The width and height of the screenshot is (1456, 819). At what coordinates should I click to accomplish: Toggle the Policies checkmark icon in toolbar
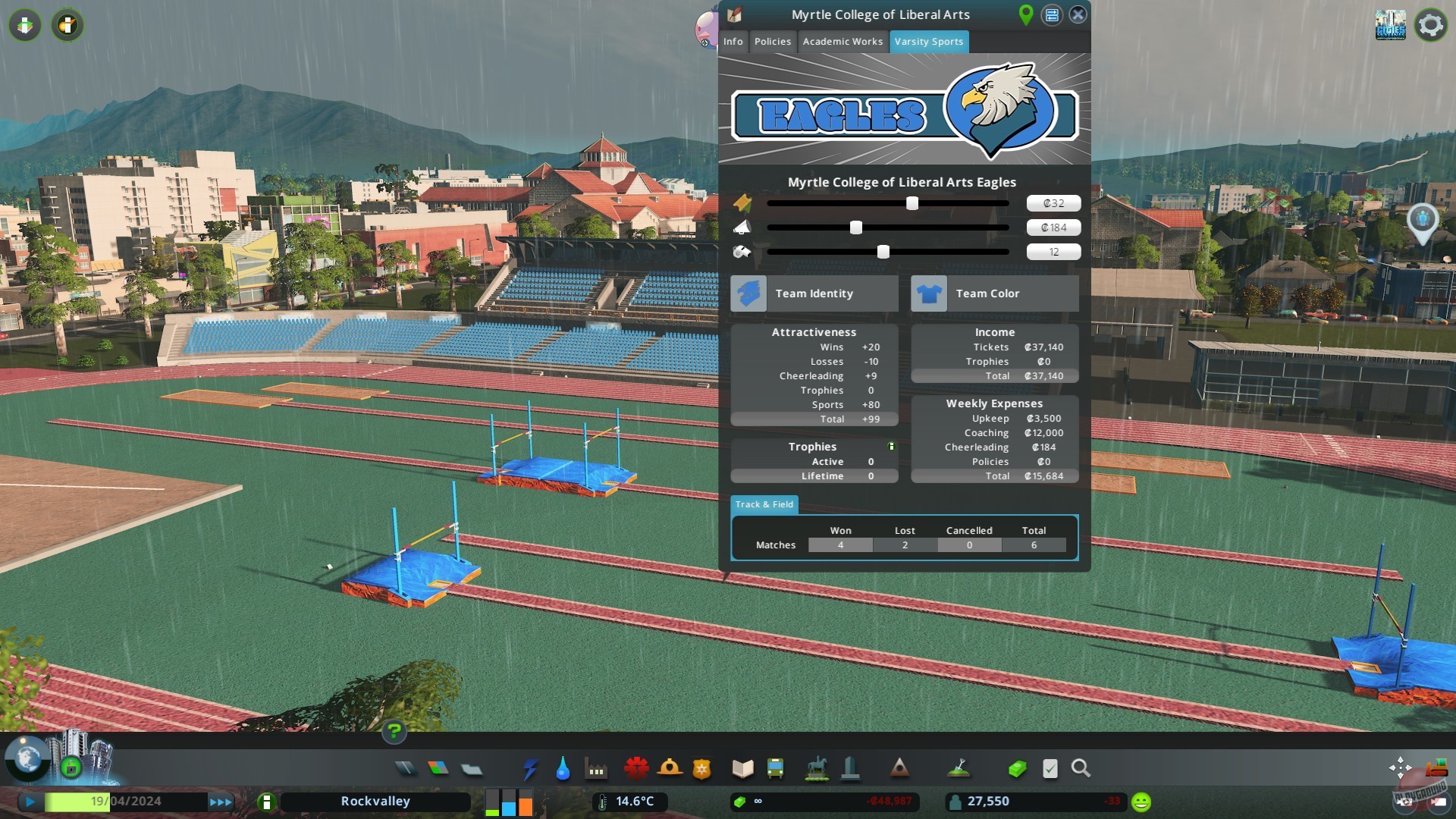(1050, 768)
